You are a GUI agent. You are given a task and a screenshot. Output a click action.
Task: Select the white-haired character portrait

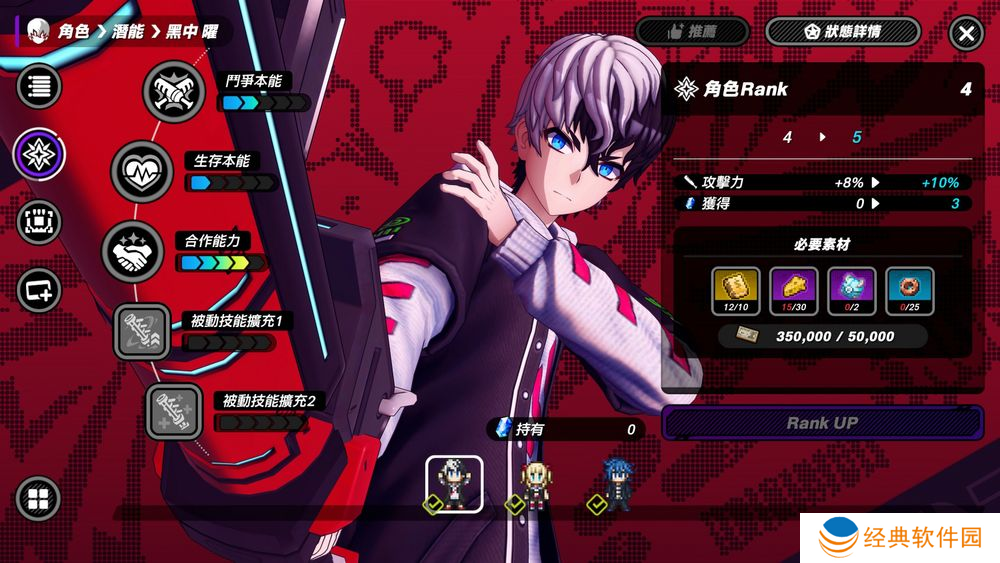coord(455,484)
